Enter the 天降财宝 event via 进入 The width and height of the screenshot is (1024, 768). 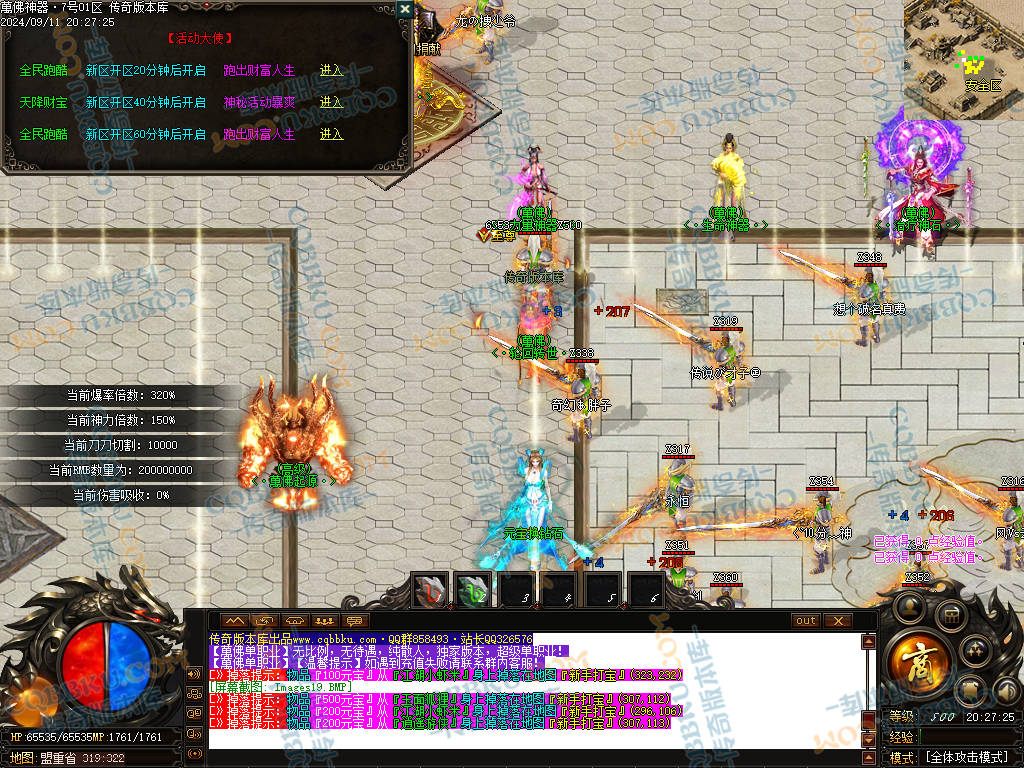[x=331, y=102]
